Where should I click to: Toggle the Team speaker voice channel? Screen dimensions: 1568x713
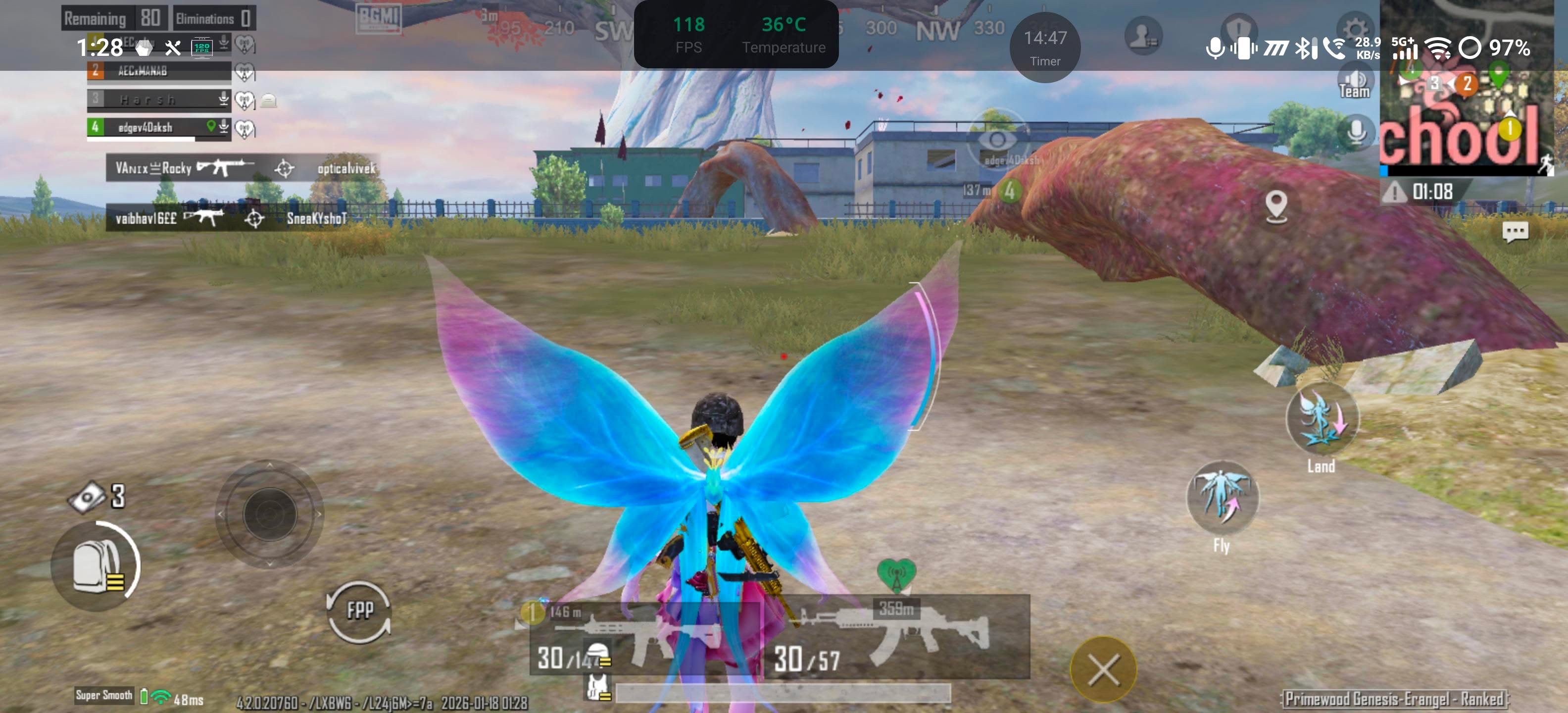[1354, 84]
